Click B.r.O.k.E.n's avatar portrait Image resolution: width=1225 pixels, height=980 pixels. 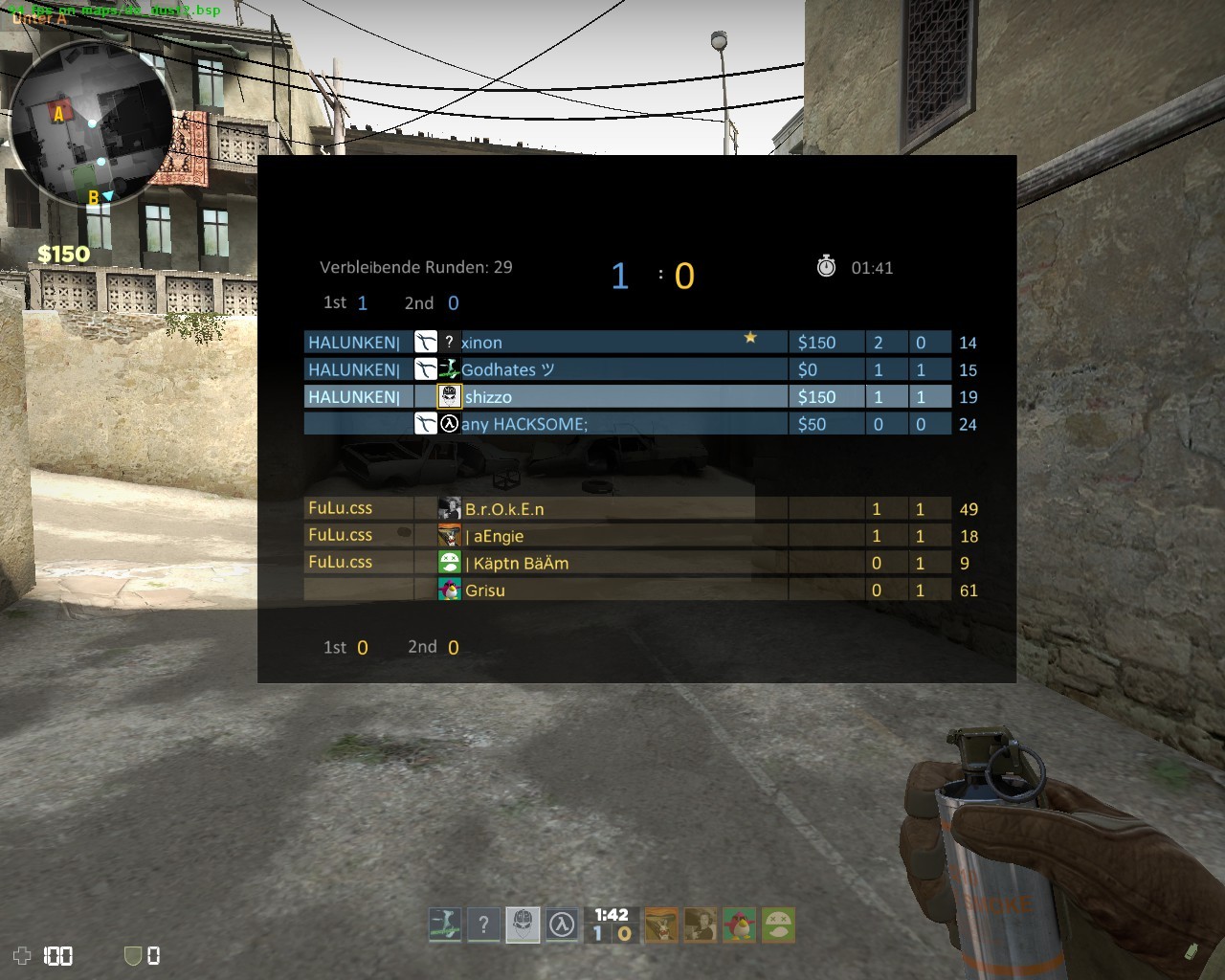(x=447, y=508)
